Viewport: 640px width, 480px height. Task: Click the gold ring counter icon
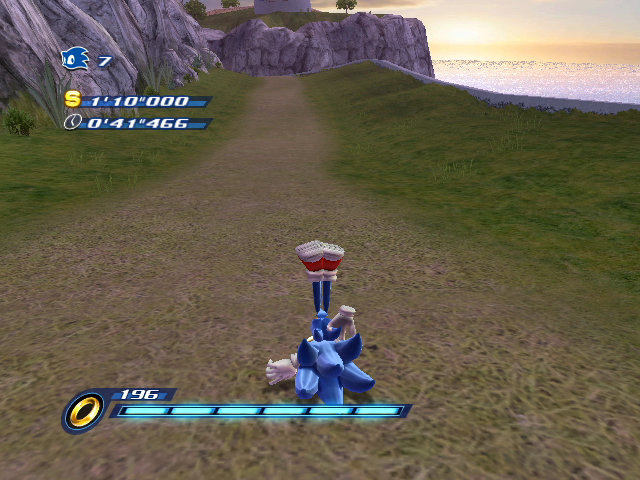(84, 410)
